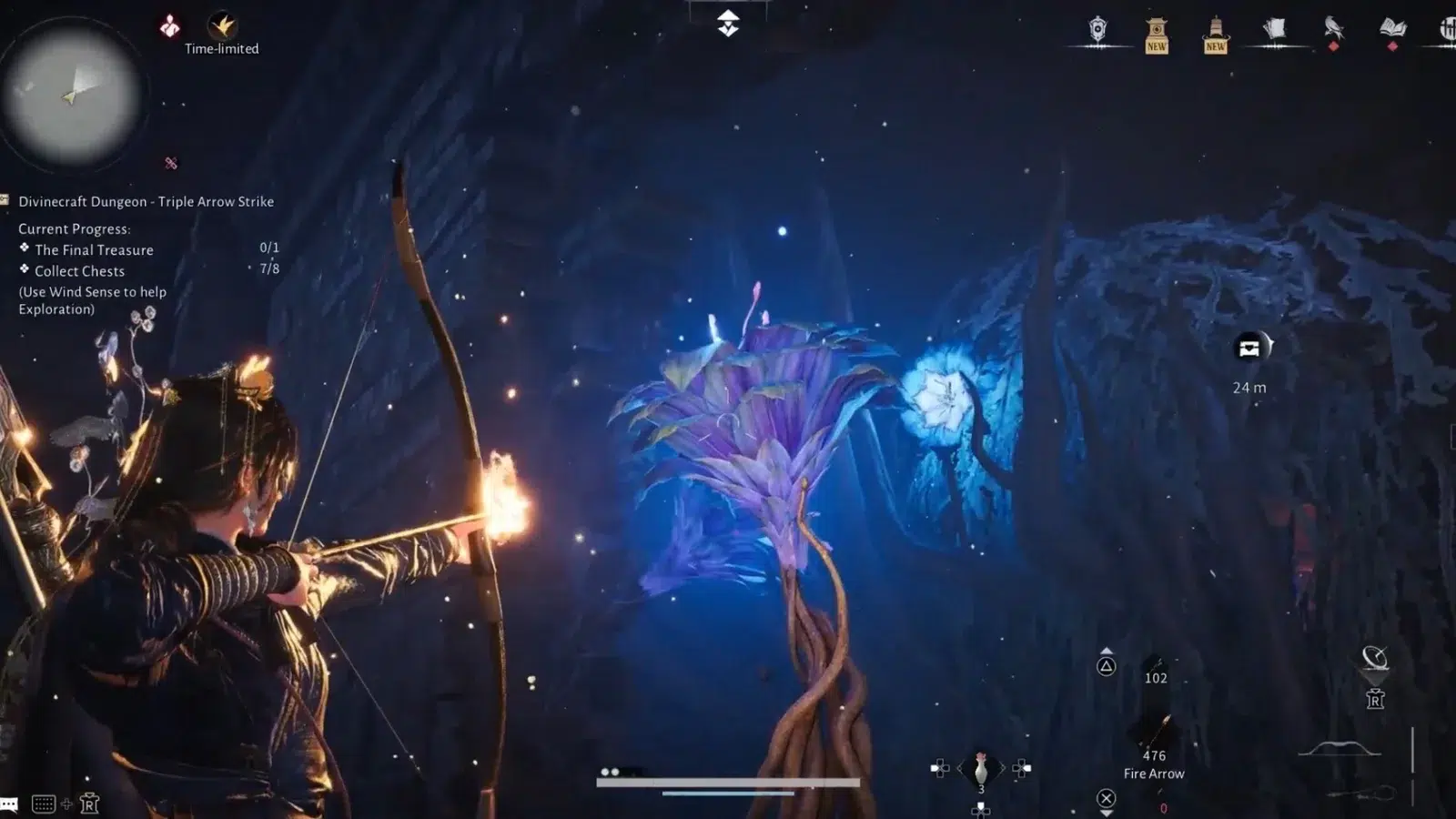This screenshot has height=819, width=1456.
Task: Open the circular minimap
Action: click(x=71, y=95)
